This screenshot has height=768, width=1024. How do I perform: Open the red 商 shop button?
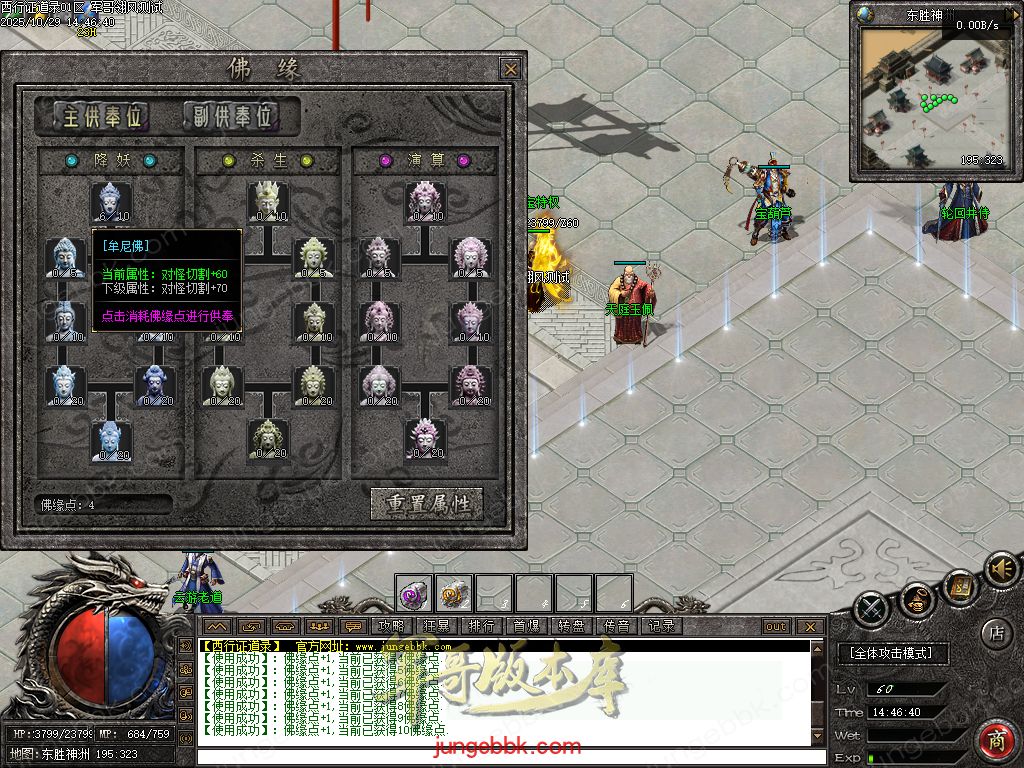point(995,742)
